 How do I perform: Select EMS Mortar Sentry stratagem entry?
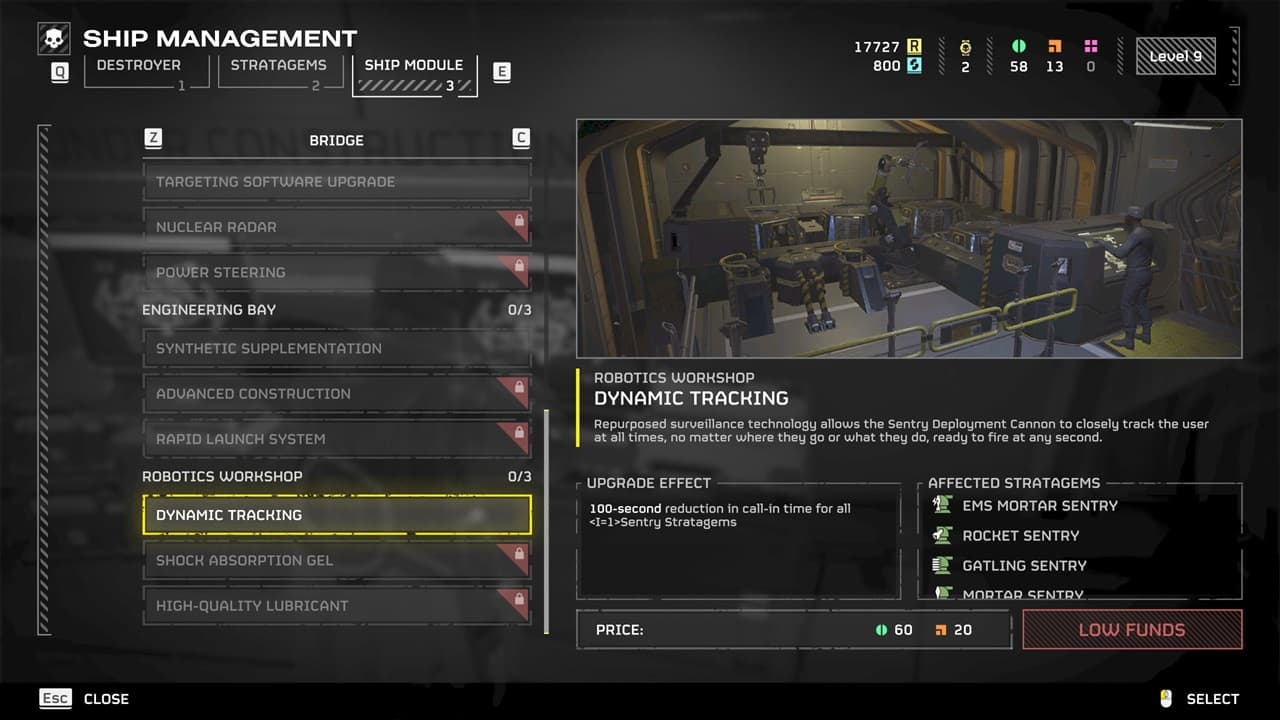(1040, 506)
